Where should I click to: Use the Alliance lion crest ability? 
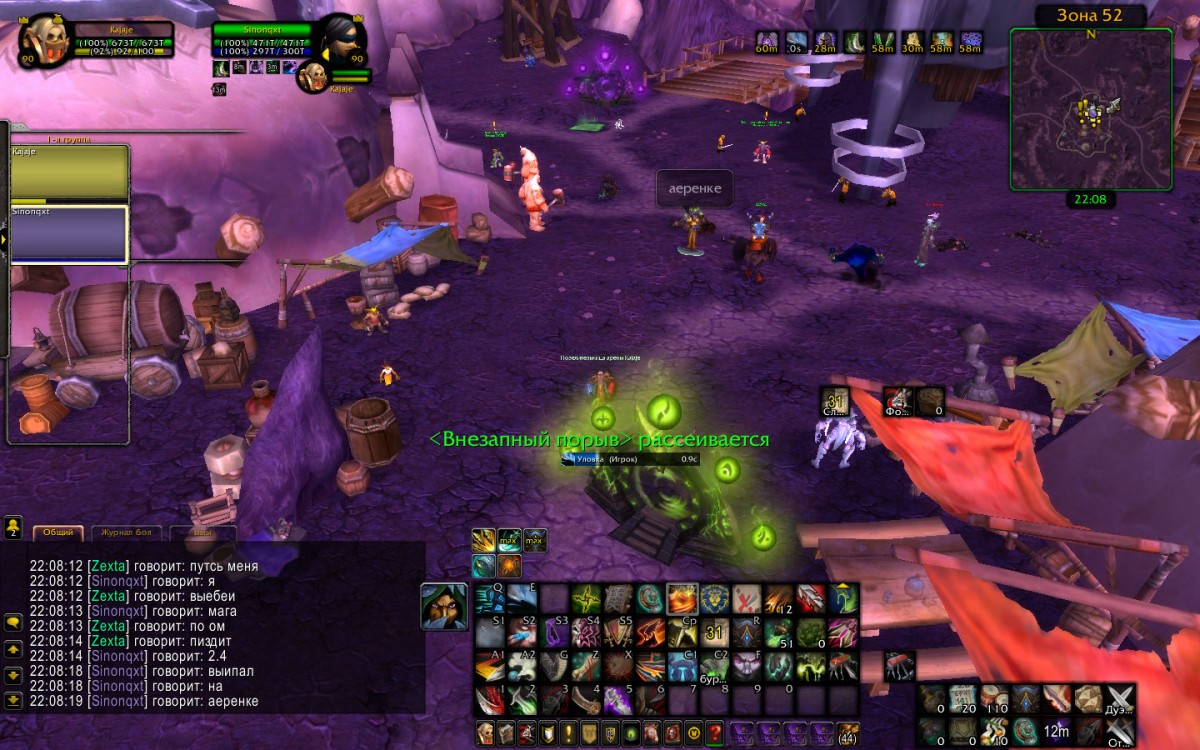click(x=714, y=598)
